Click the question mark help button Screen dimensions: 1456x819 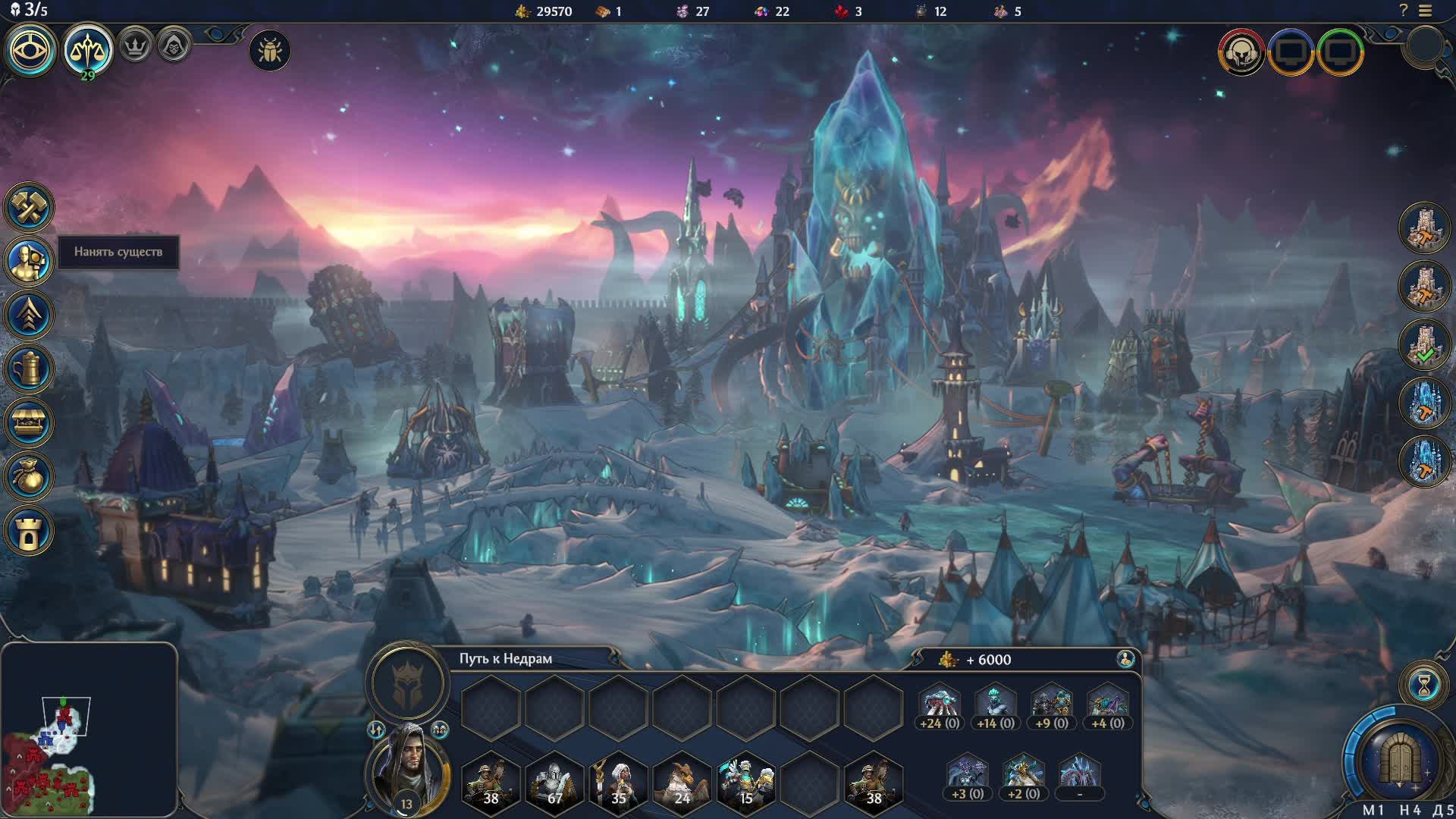pyautogui.click(x=1404, y=11)
